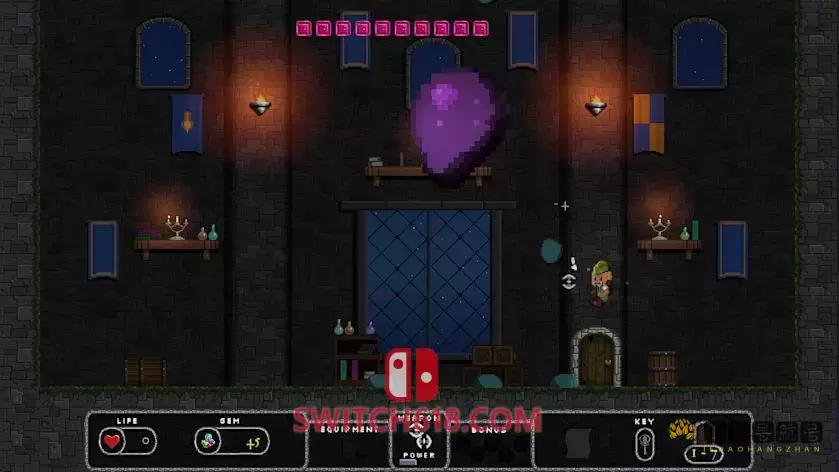
Task: Select the colored gem icon
Action: (206, 441)
